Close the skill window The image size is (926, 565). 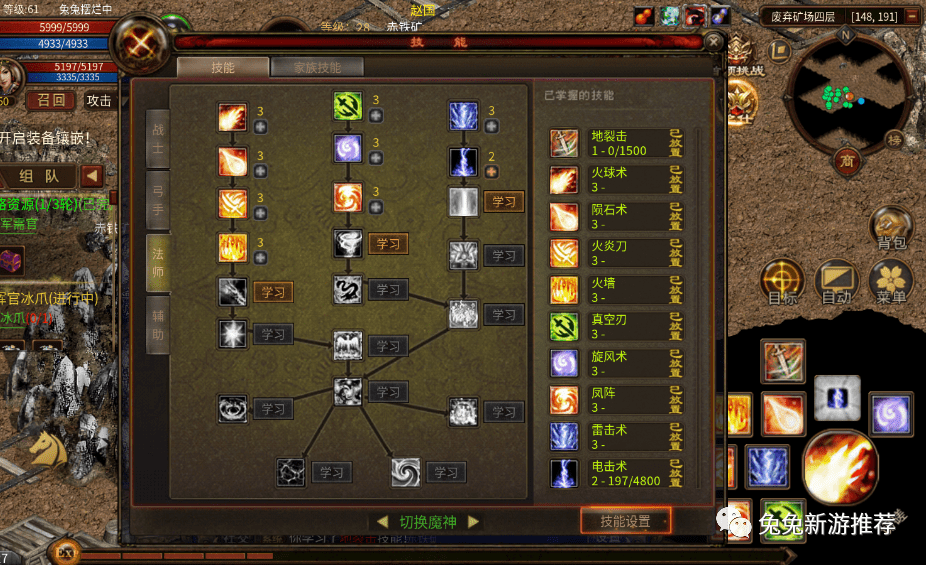coord(713,42)
